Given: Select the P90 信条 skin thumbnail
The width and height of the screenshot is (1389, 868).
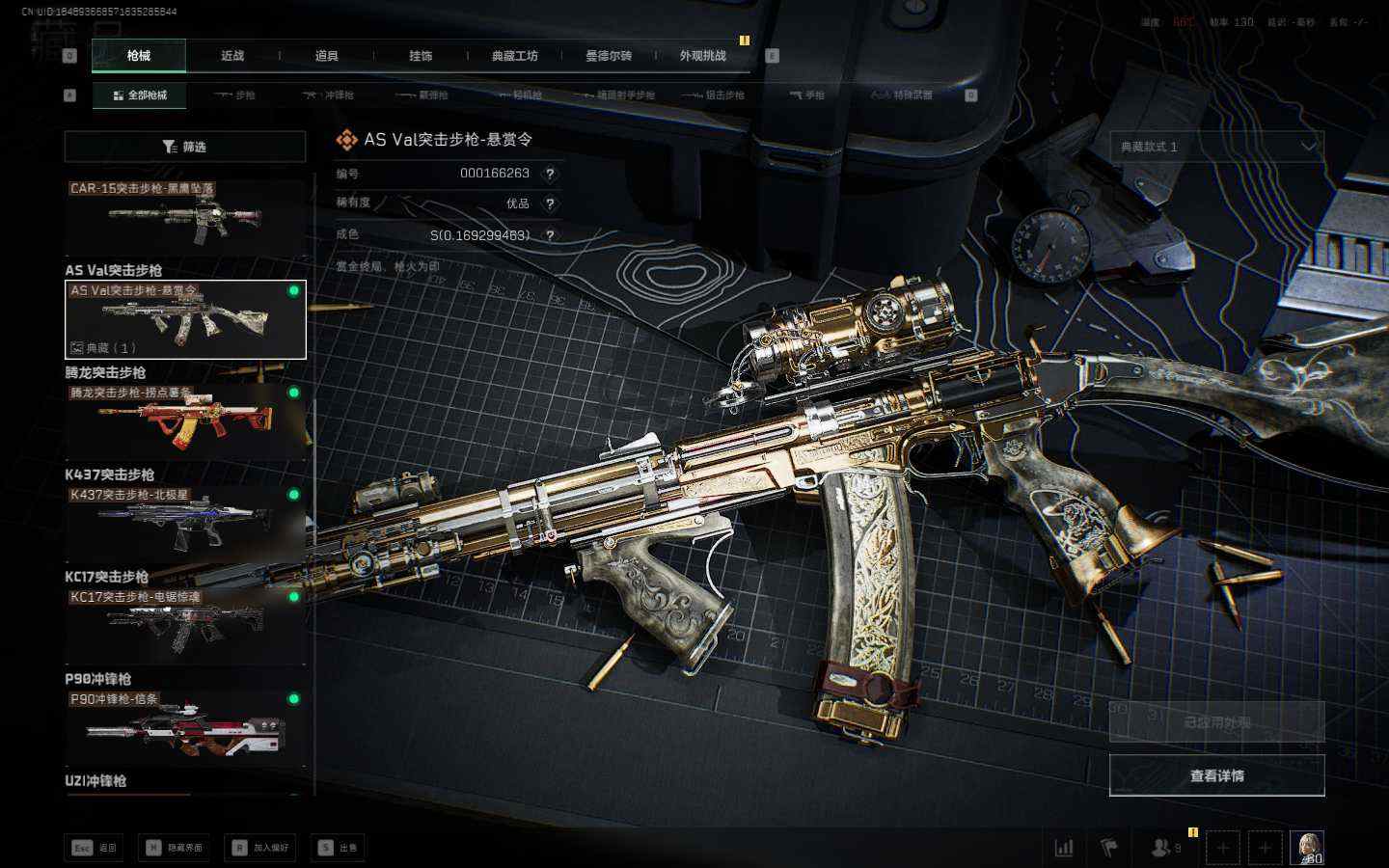Looking at the screenshot, I should 185,728.
